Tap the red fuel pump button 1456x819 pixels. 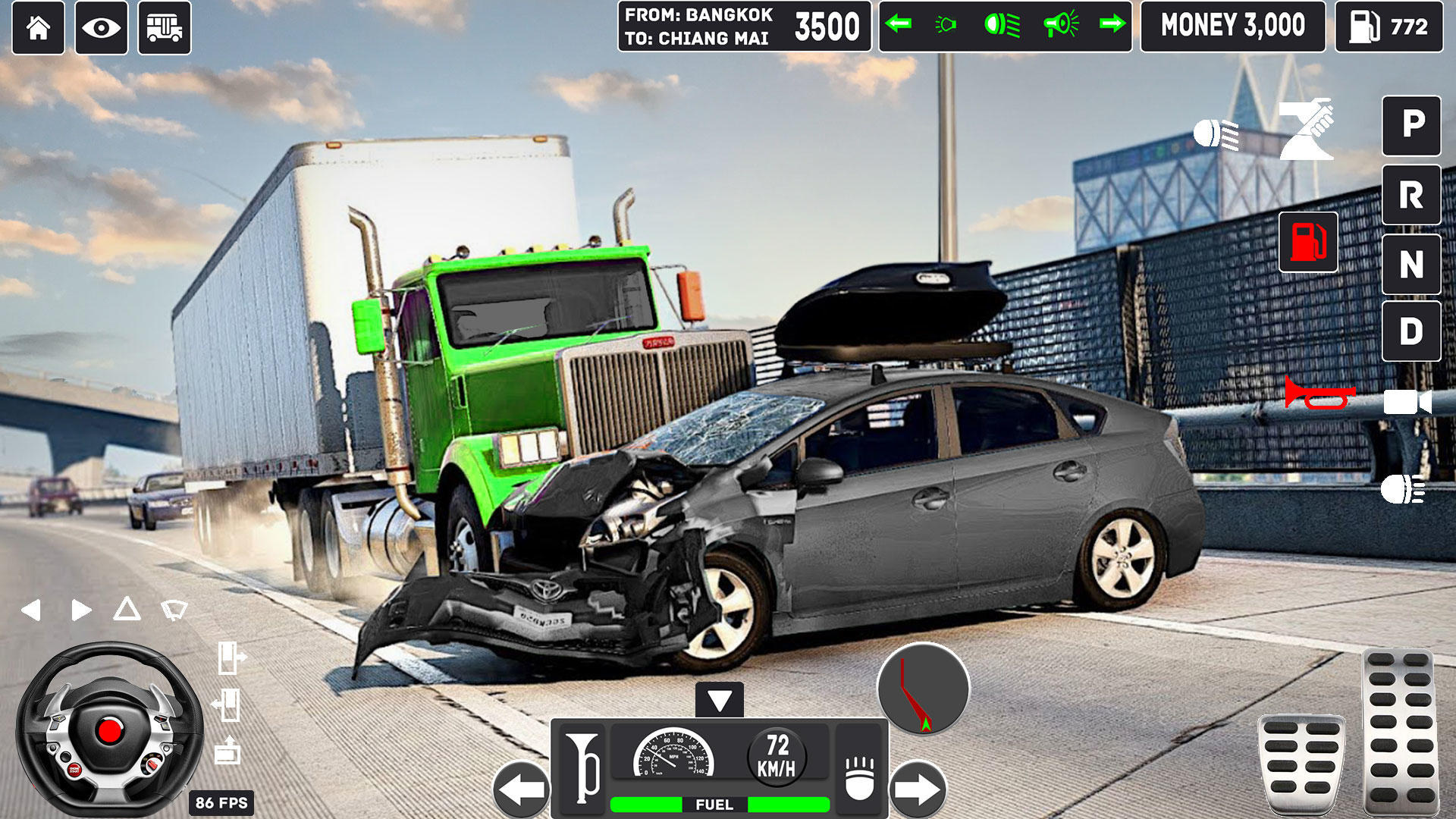1308,243
